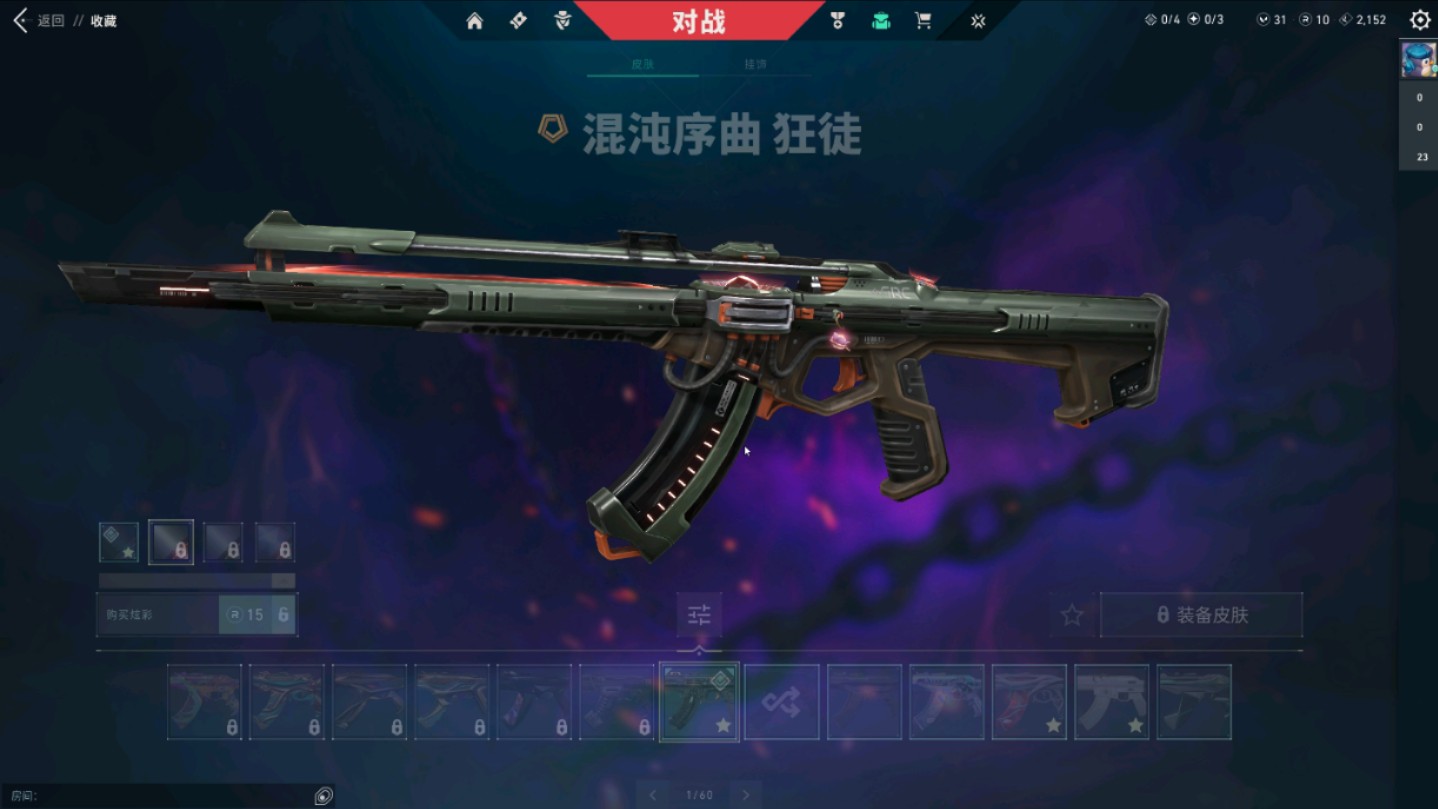The image size is (1438, 809).
Task: Click the left arrow of the 1/60 pager
Action: pyautogui.click(x=653, y=793)
